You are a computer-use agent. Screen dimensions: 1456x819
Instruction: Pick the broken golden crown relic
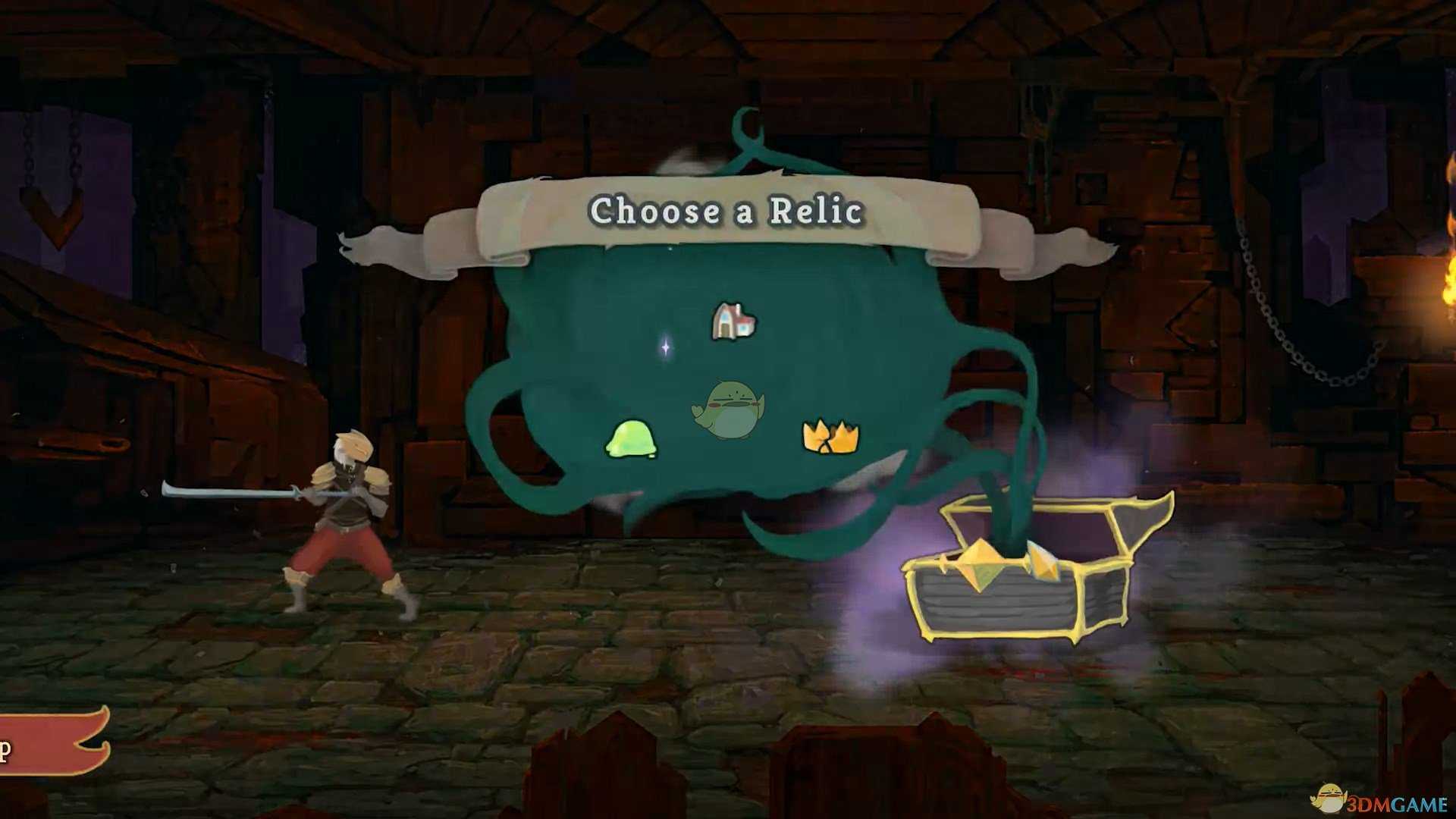[830, 438]
